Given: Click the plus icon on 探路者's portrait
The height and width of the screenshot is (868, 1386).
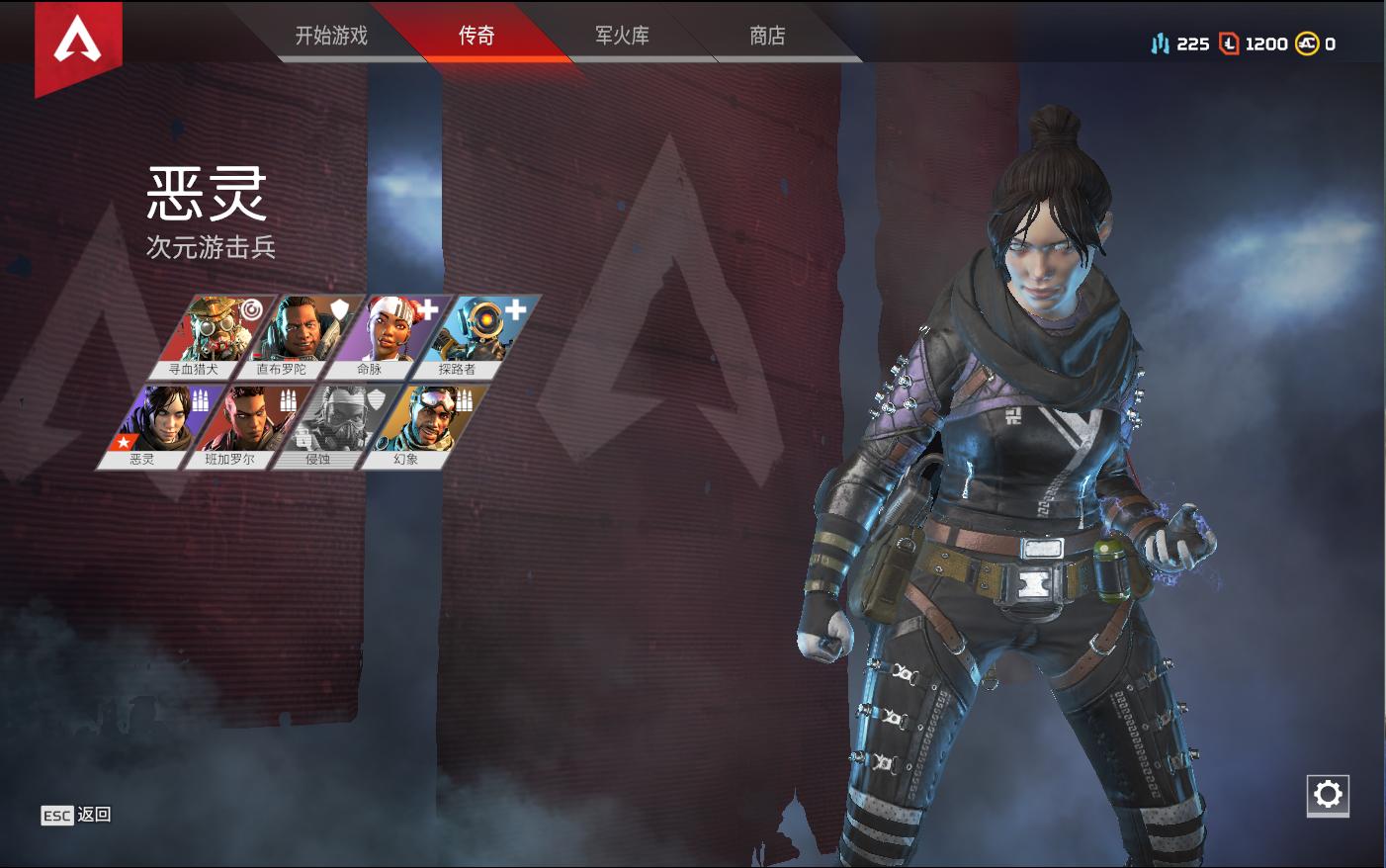Looking at the screenshot, I should 515,308.
